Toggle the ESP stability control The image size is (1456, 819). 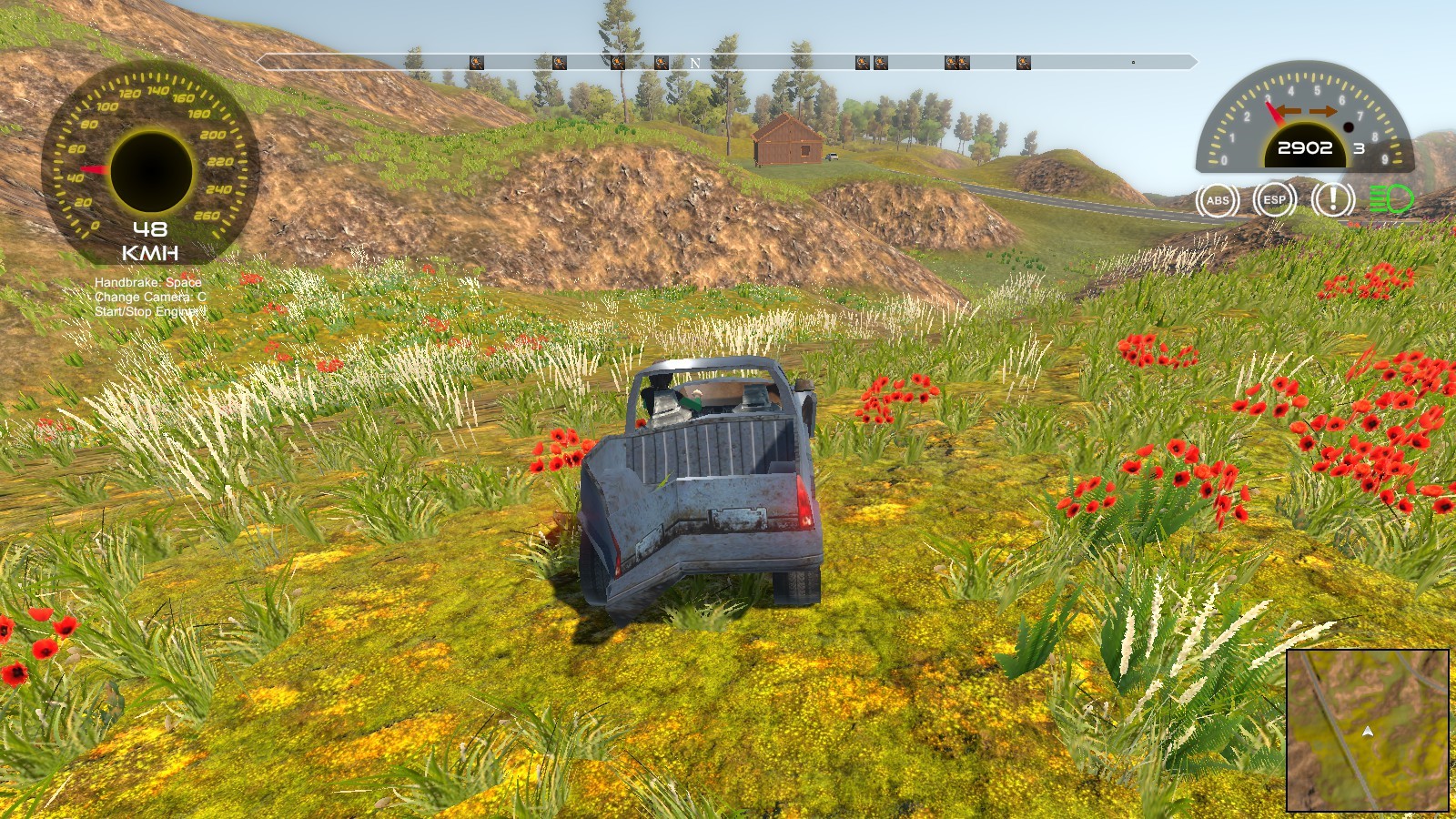click(1273, 200)
